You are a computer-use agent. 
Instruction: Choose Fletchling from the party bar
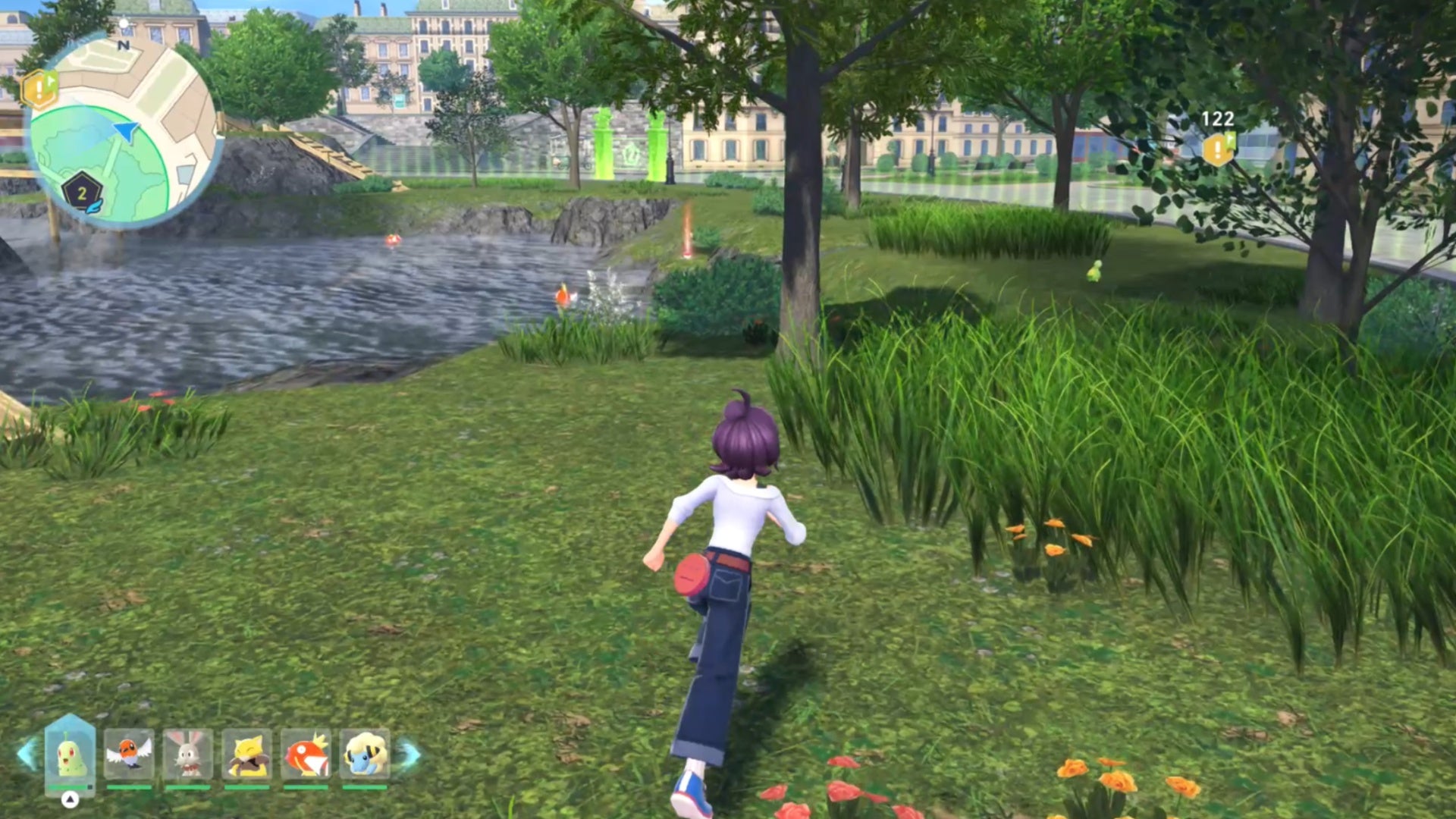tap(129, 755)
